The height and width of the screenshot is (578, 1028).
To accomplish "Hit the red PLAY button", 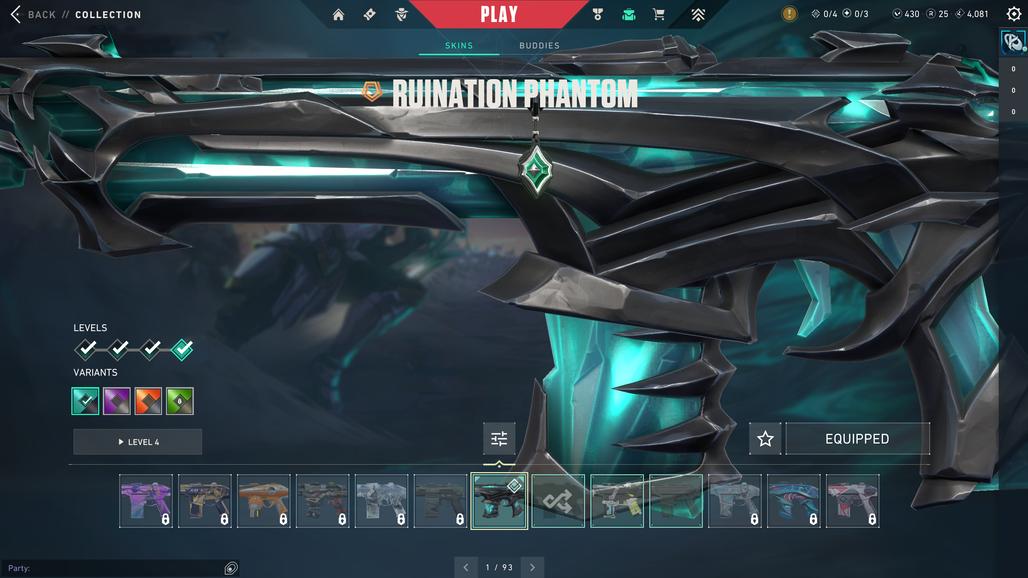I will [x=498, y=14].
